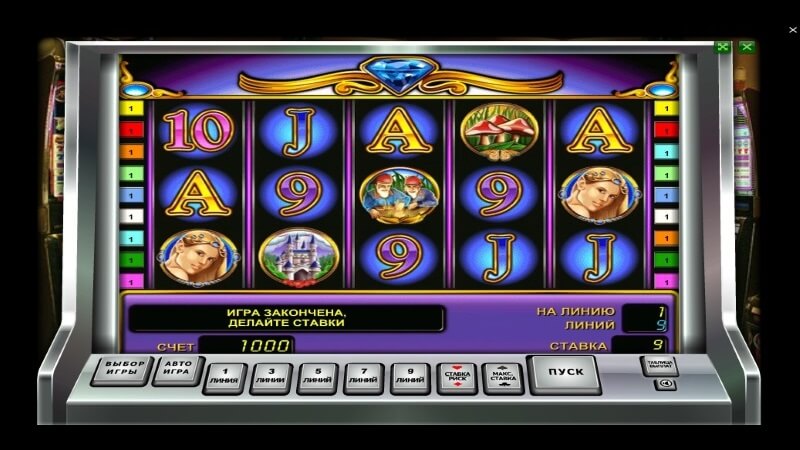
Task: Choose the 3 ЛИНИИ button
Action: [270, 377]
